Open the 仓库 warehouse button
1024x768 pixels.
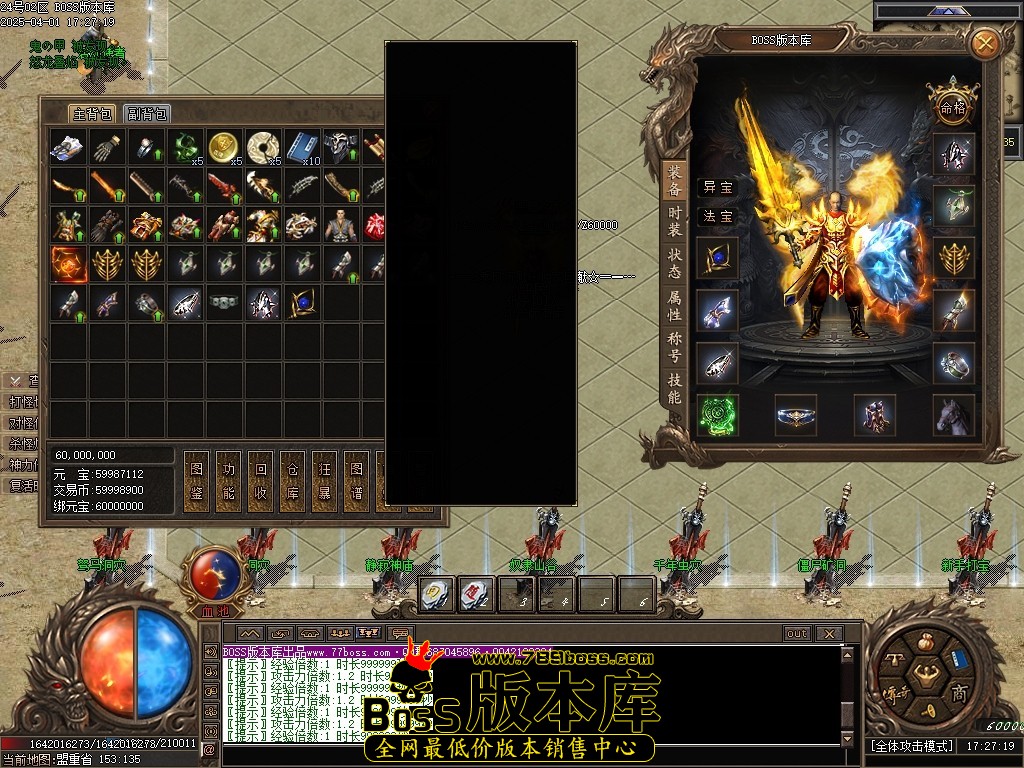tap(292, 480)
